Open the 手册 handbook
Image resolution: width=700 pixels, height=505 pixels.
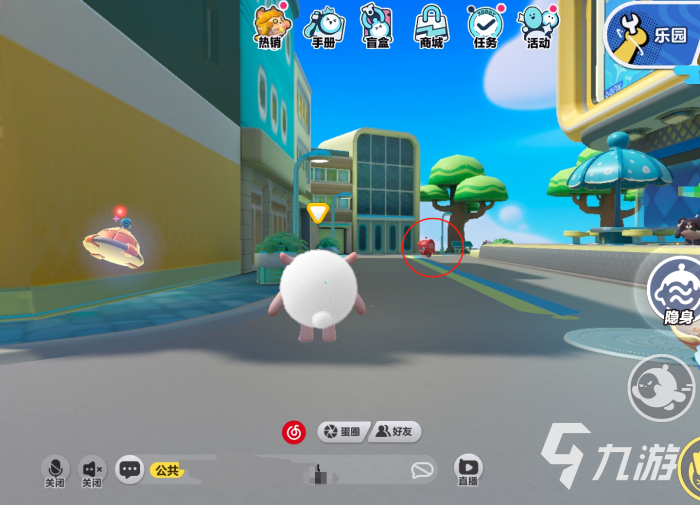[x=323, y=26]
